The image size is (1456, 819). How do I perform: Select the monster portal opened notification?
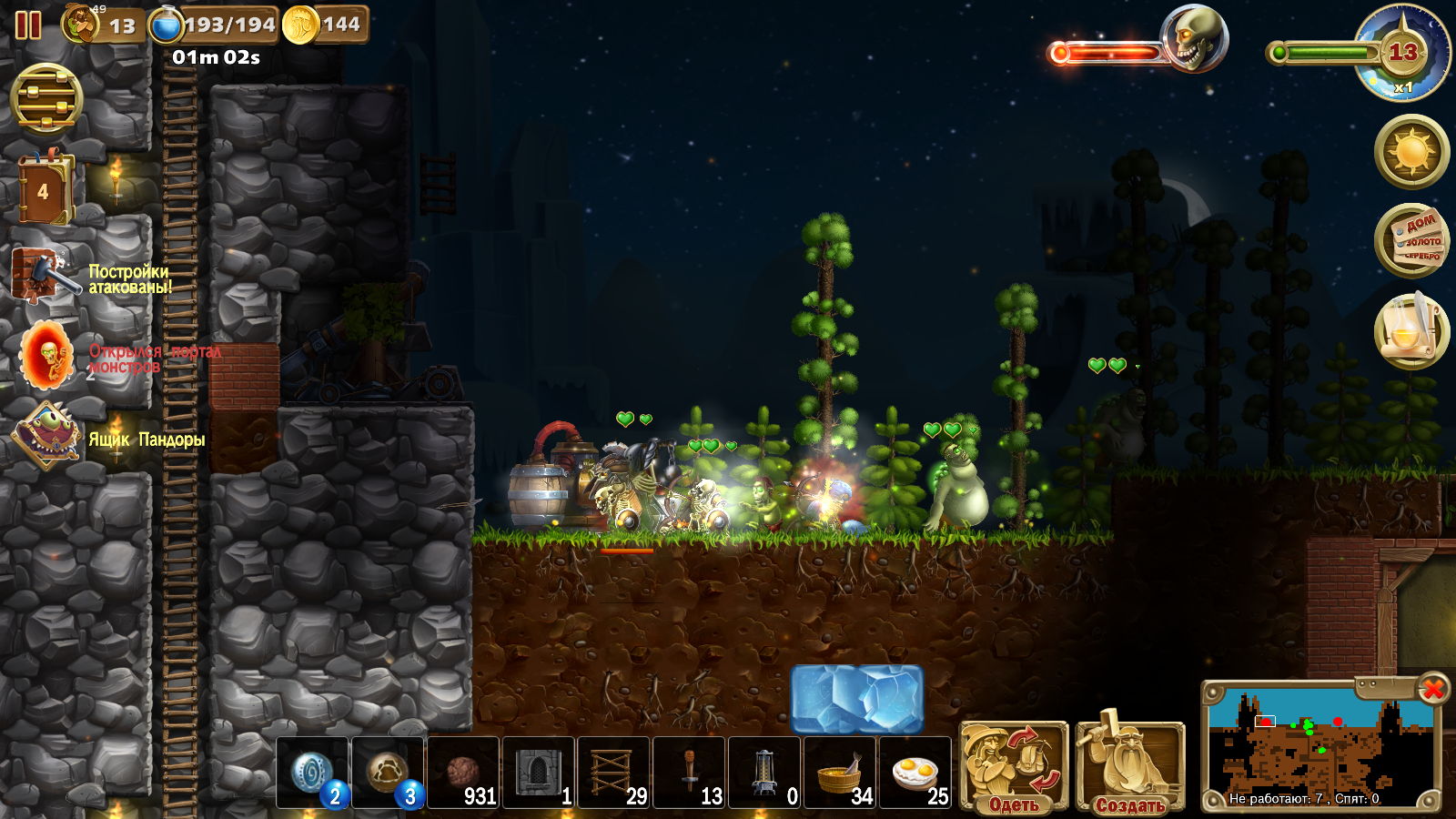48,356
